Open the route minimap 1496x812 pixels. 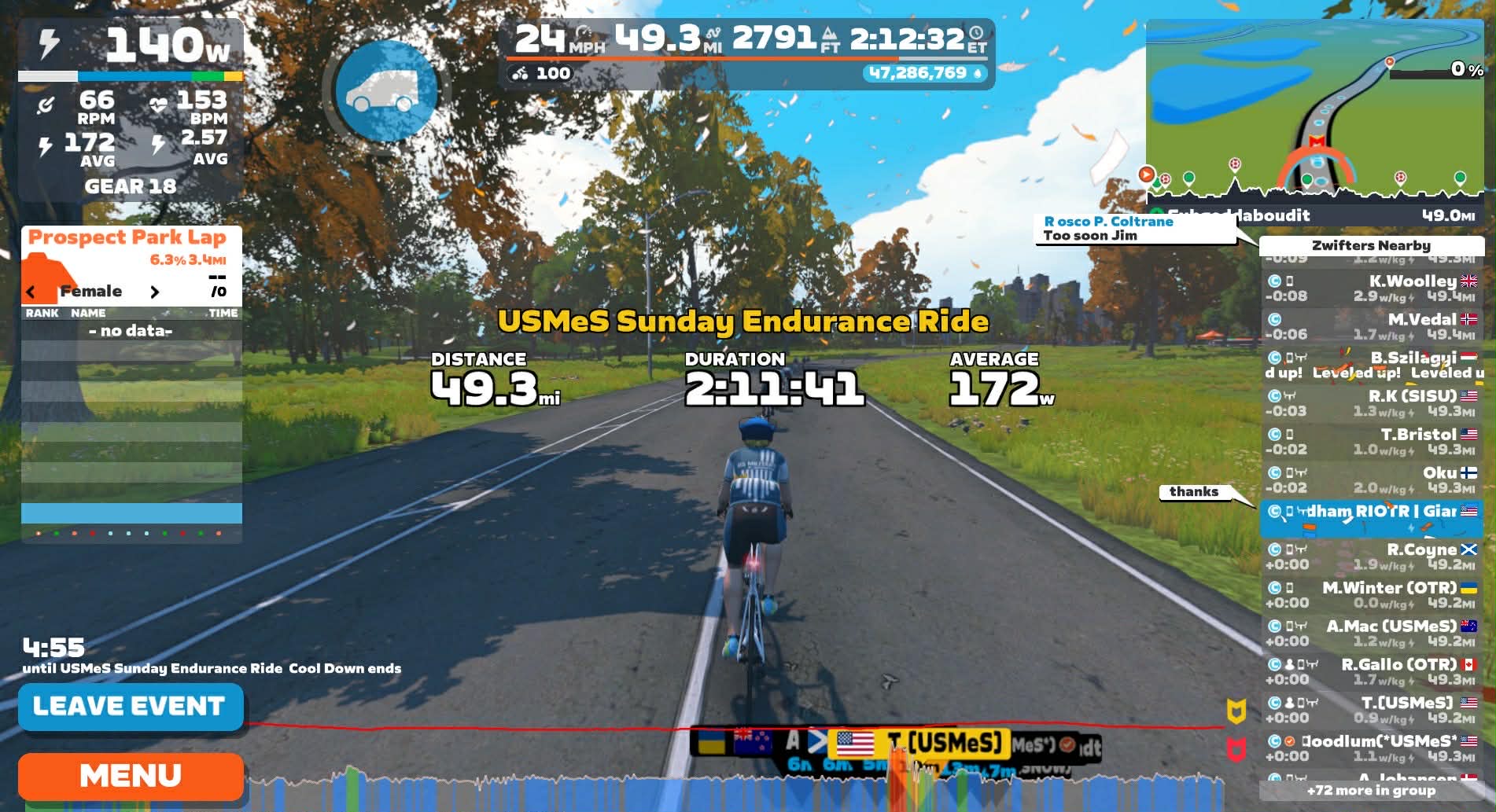click(1314, 110)
